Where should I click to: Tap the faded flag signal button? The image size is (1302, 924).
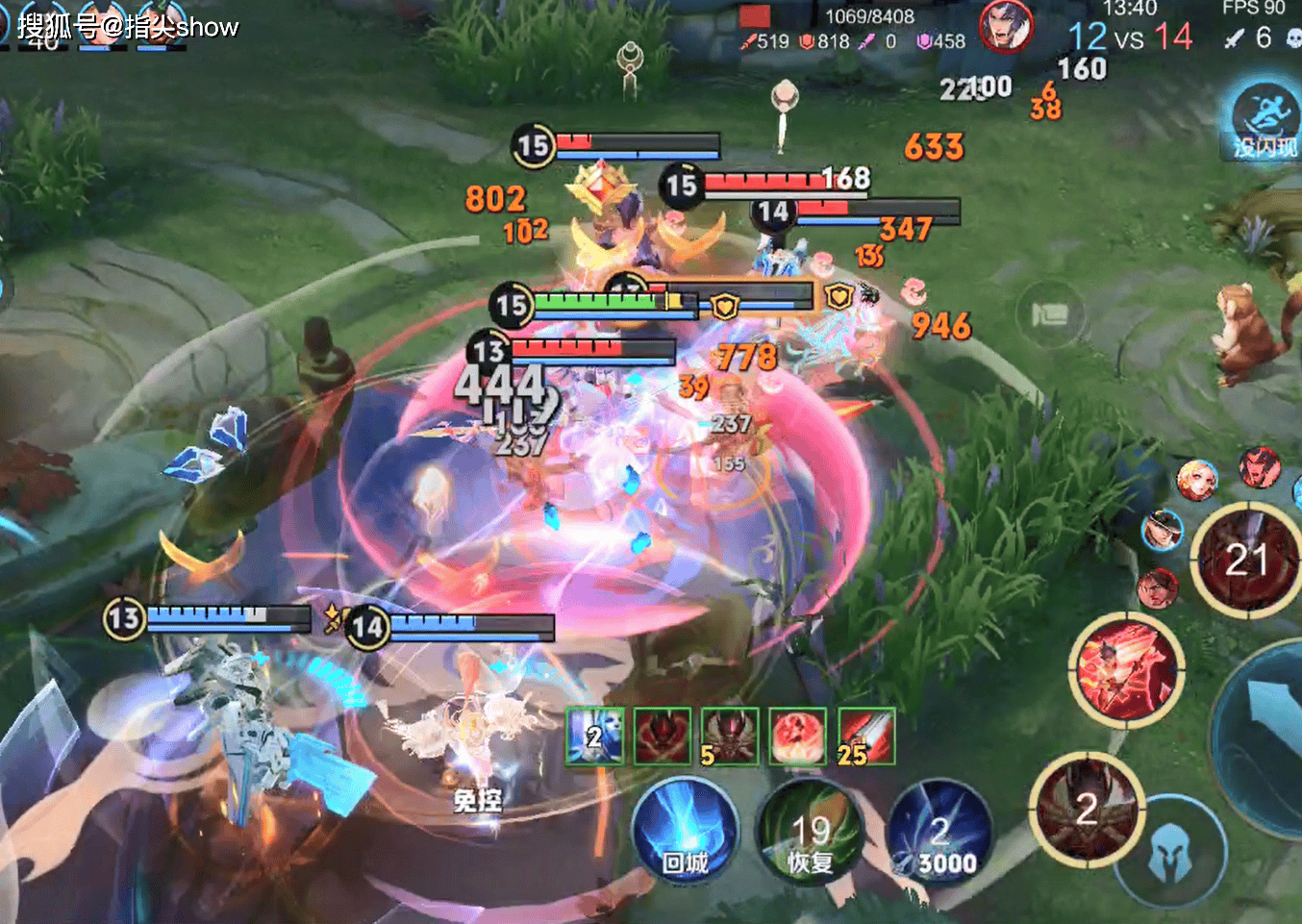(x=1049, y=314)
